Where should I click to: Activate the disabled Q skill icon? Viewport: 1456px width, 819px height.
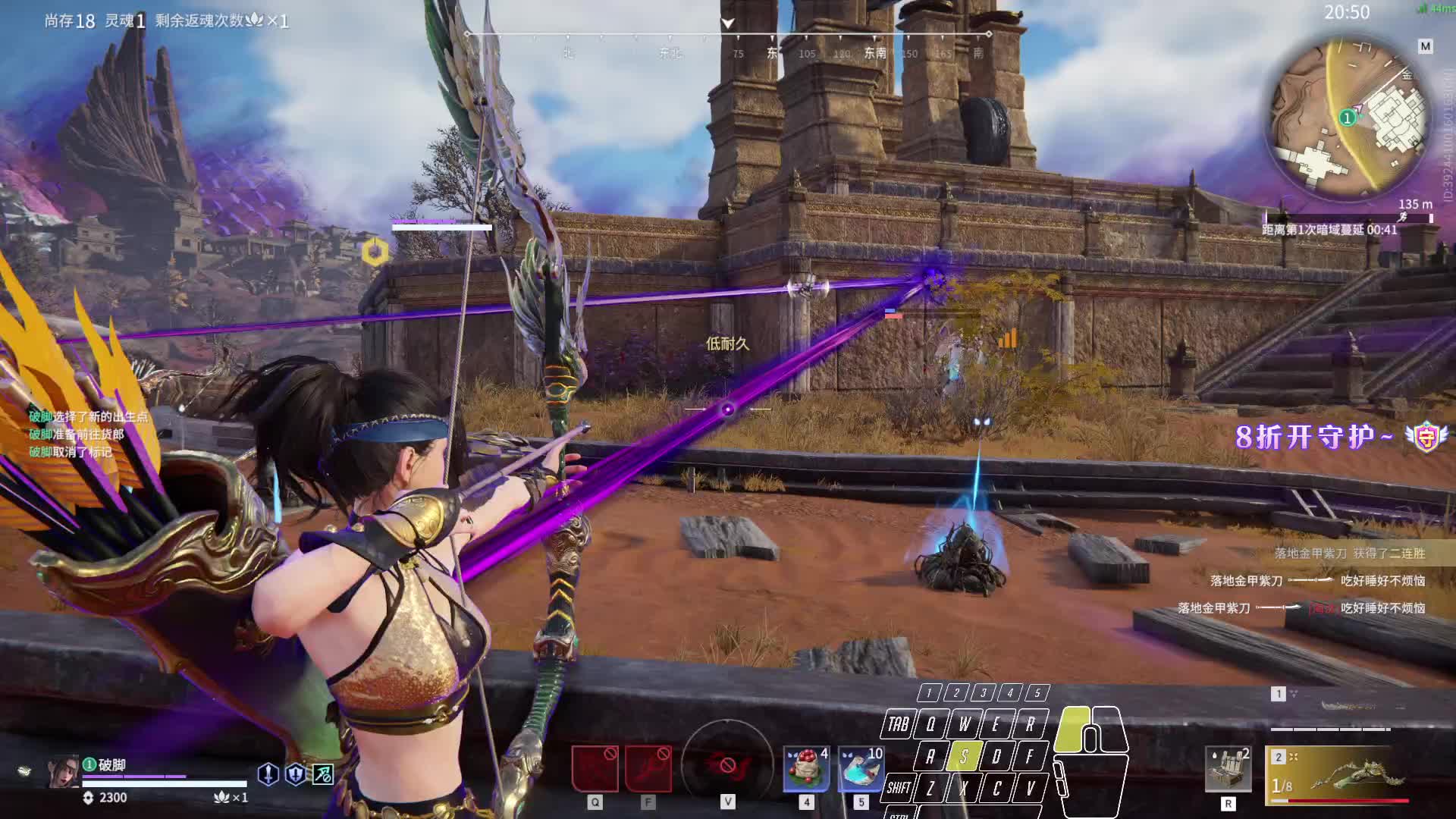595,769
